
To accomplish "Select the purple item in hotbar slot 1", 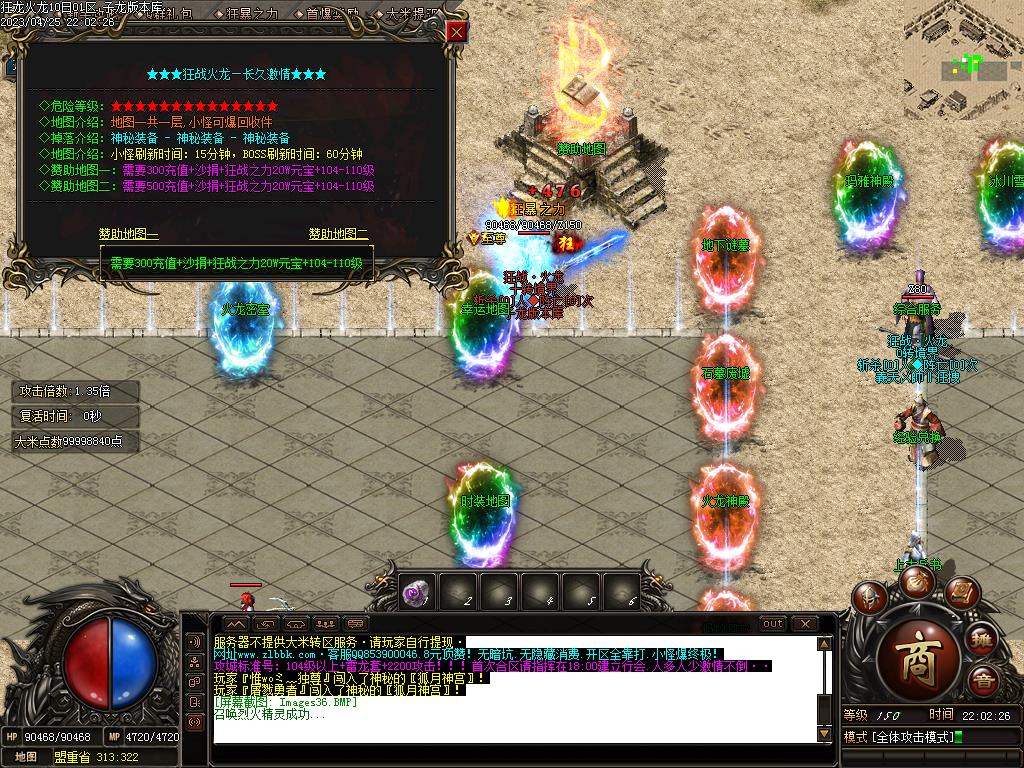I will point(416,594).
